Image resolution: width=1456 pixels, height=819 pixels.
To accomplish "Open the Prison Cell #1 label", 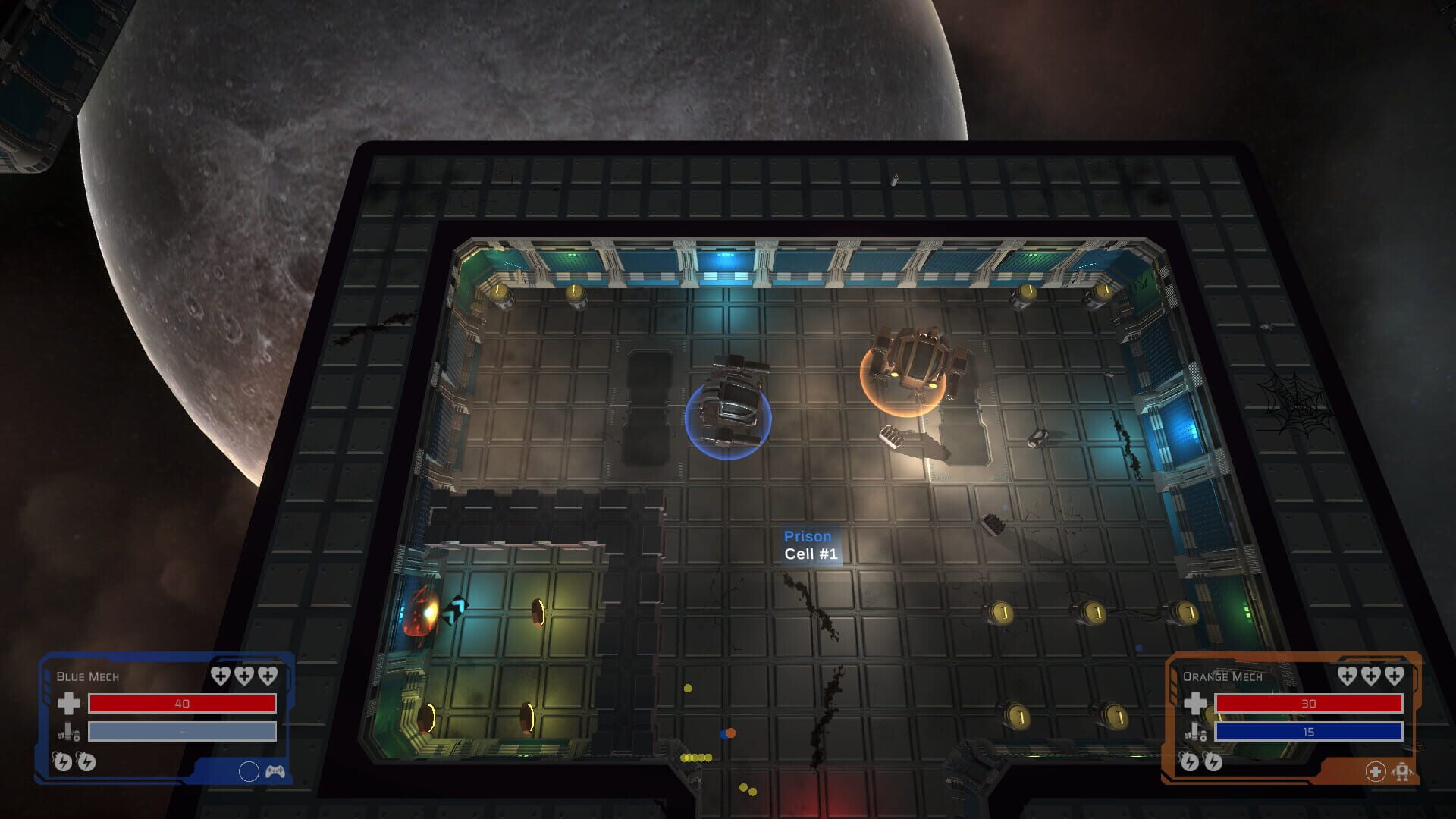I will (810, 544).
